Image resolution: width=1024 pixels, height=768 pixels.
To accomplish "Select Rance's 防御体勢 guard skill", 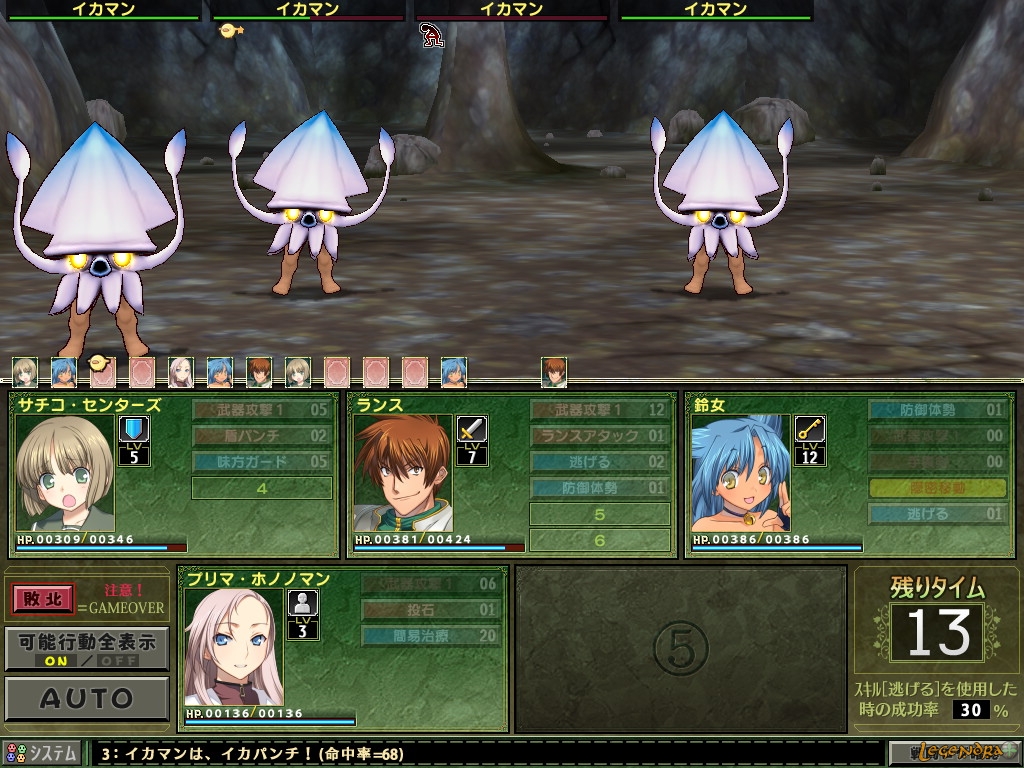I will click(599, 487).
